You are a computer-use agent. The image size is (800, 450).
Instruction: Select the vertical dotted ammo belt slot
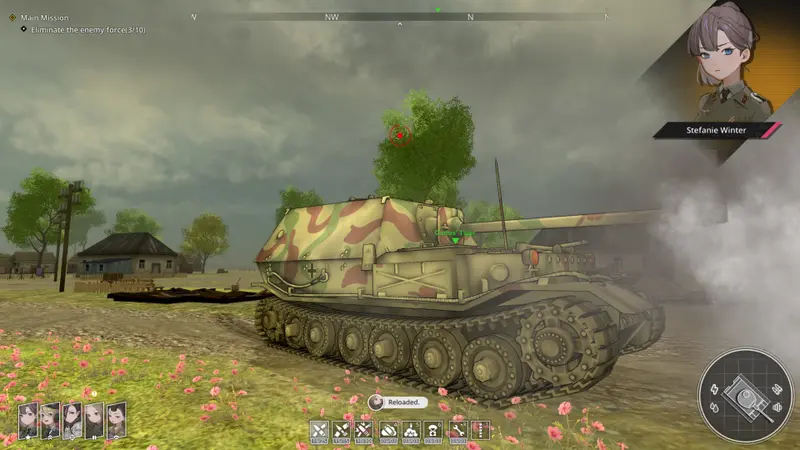(481, 429)
